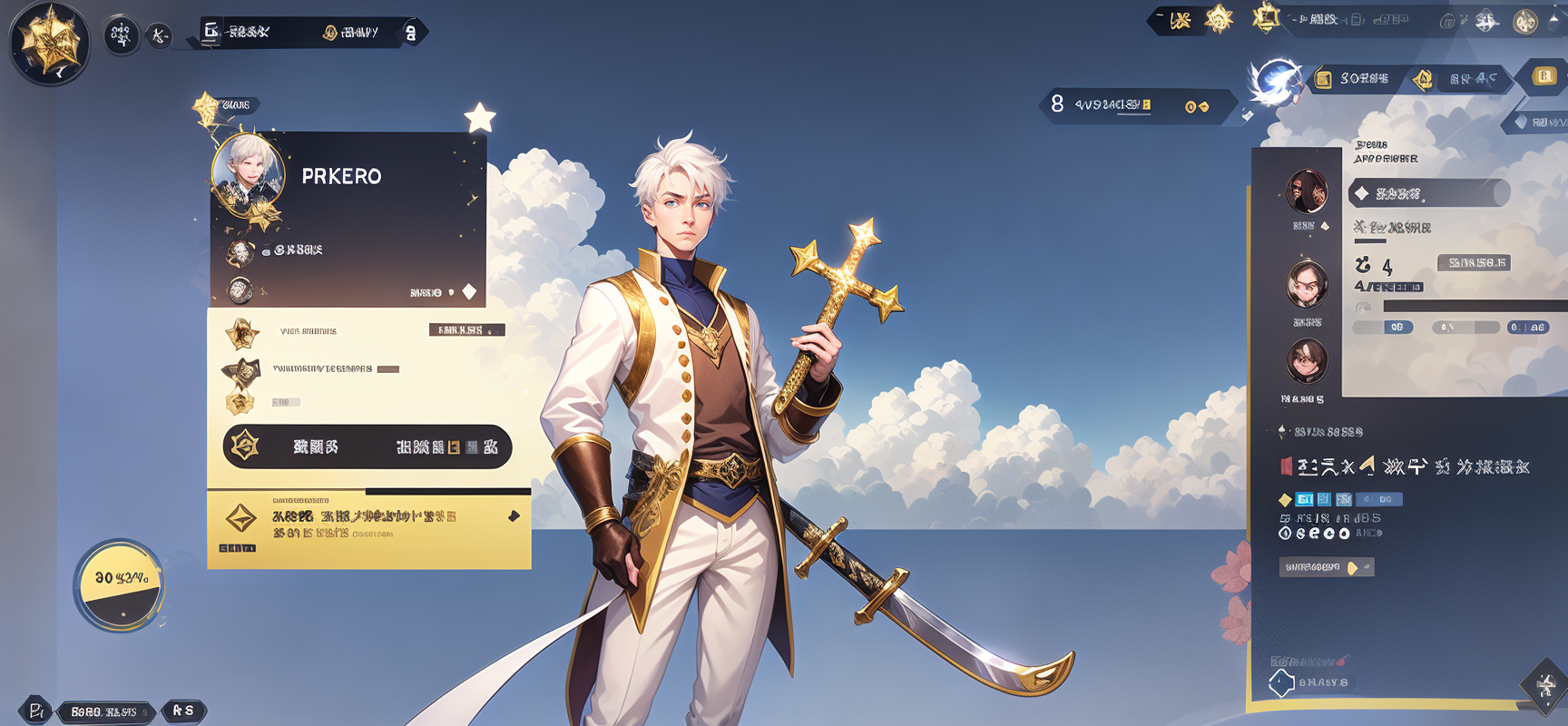The width and height of the screenshot is (1568, 726).
Task: Activate the wide dark pill button with gold emblem
Action: [x=367, y=446]
